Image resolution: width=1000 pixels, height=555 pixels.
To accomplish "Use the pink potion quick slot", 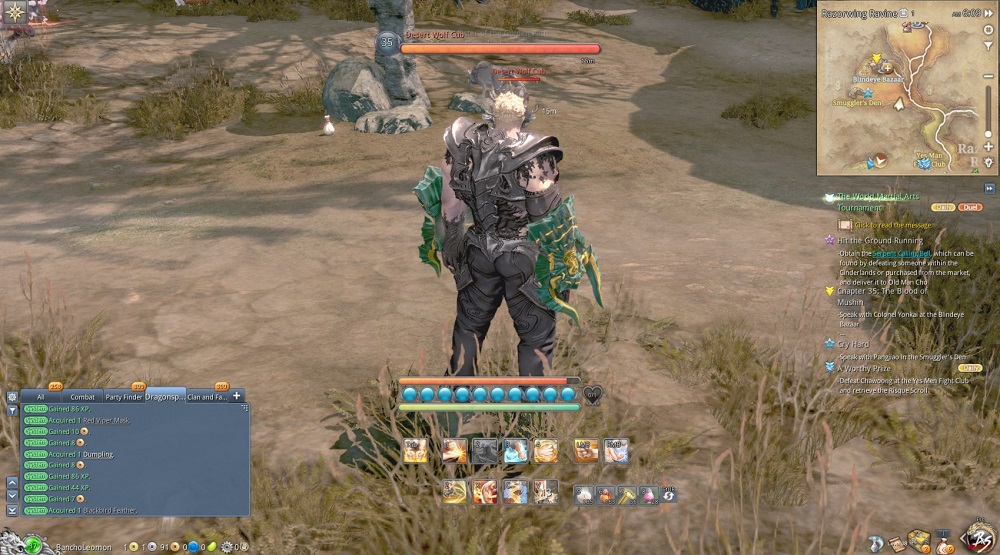I will [648, 494].
